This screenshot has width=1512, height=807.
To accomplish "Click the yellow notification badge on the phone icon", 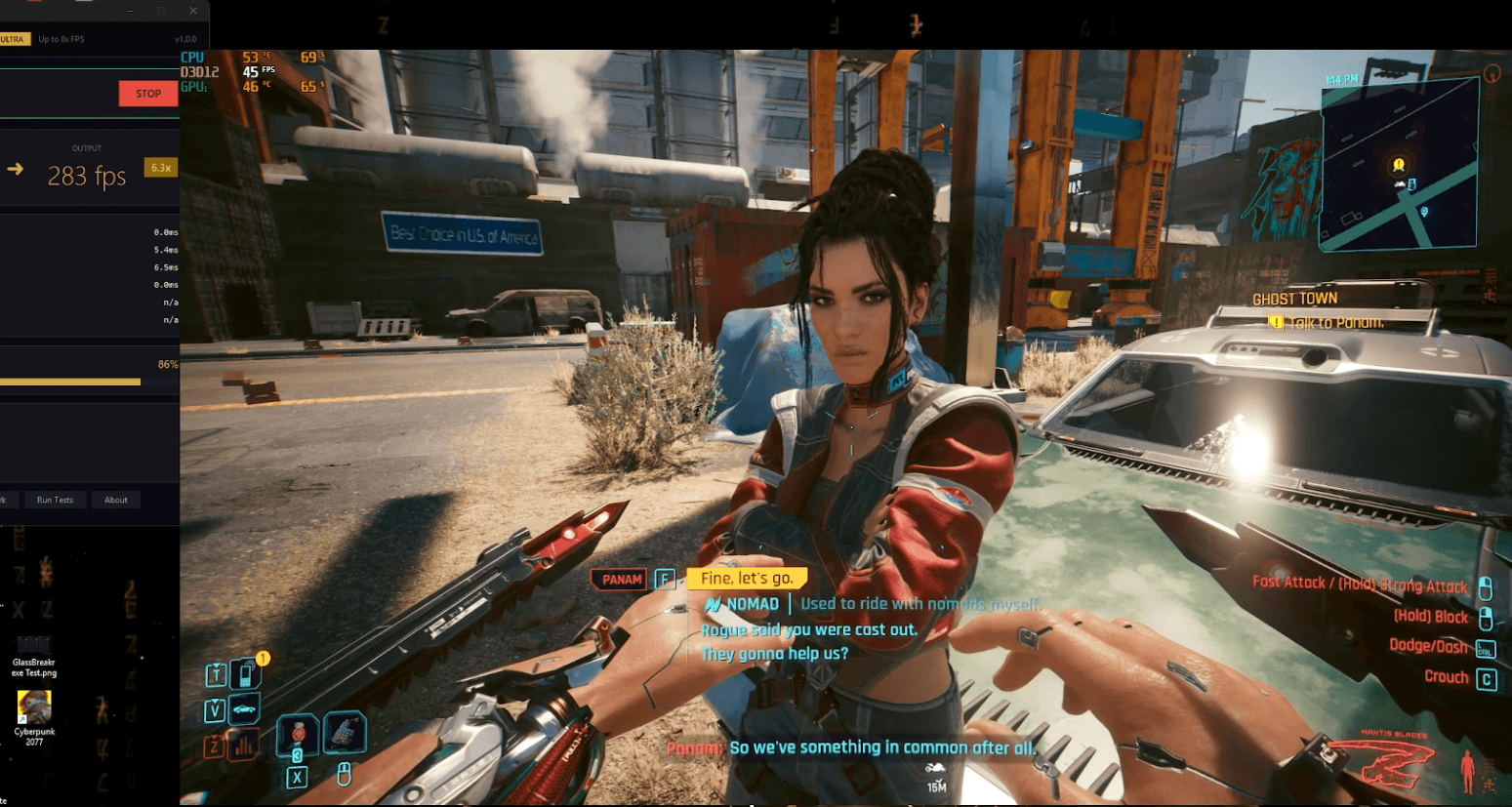I will (262, 658).
